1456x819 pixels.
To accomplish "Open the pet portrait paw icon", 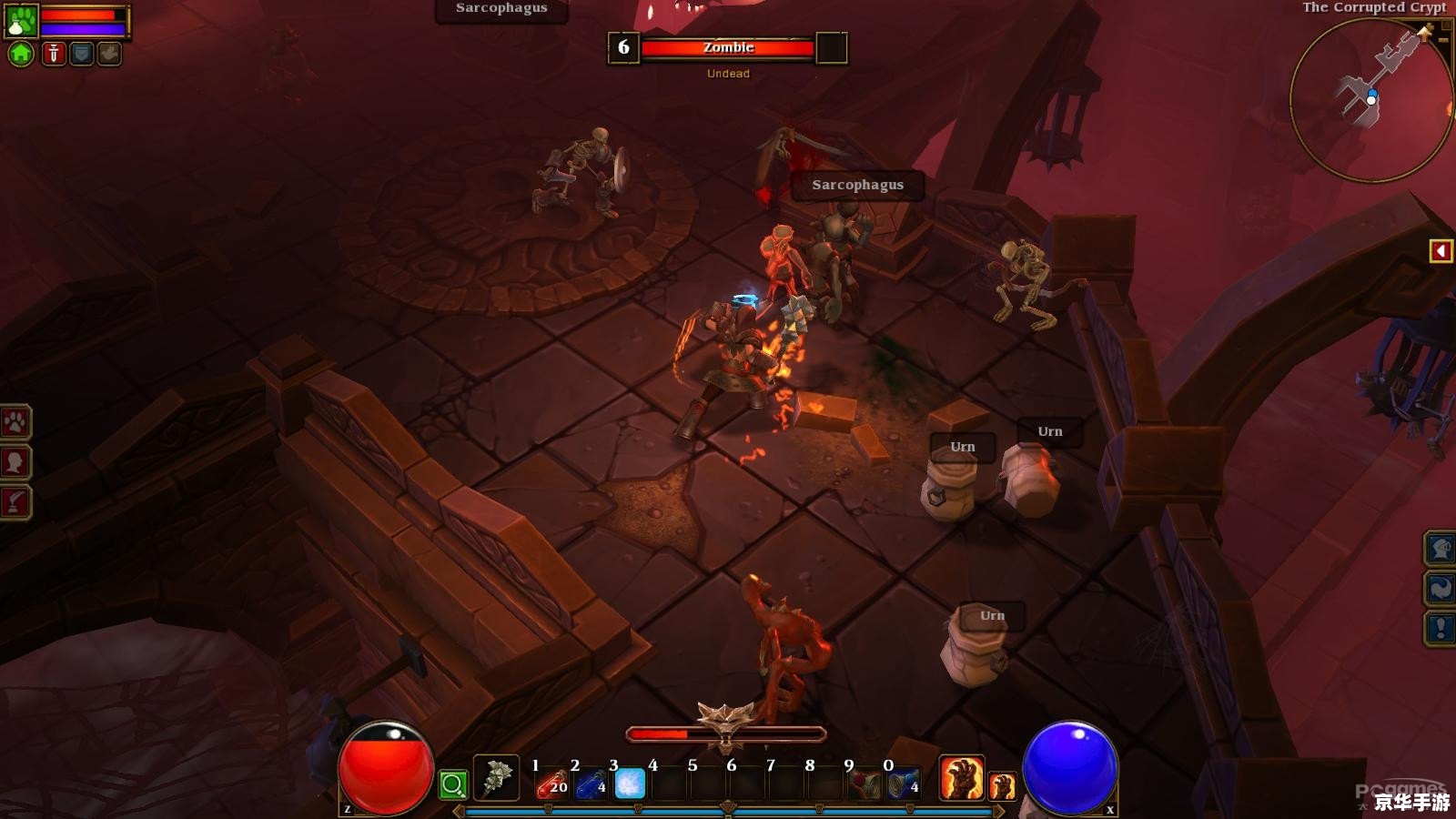I will pos(21,20).
